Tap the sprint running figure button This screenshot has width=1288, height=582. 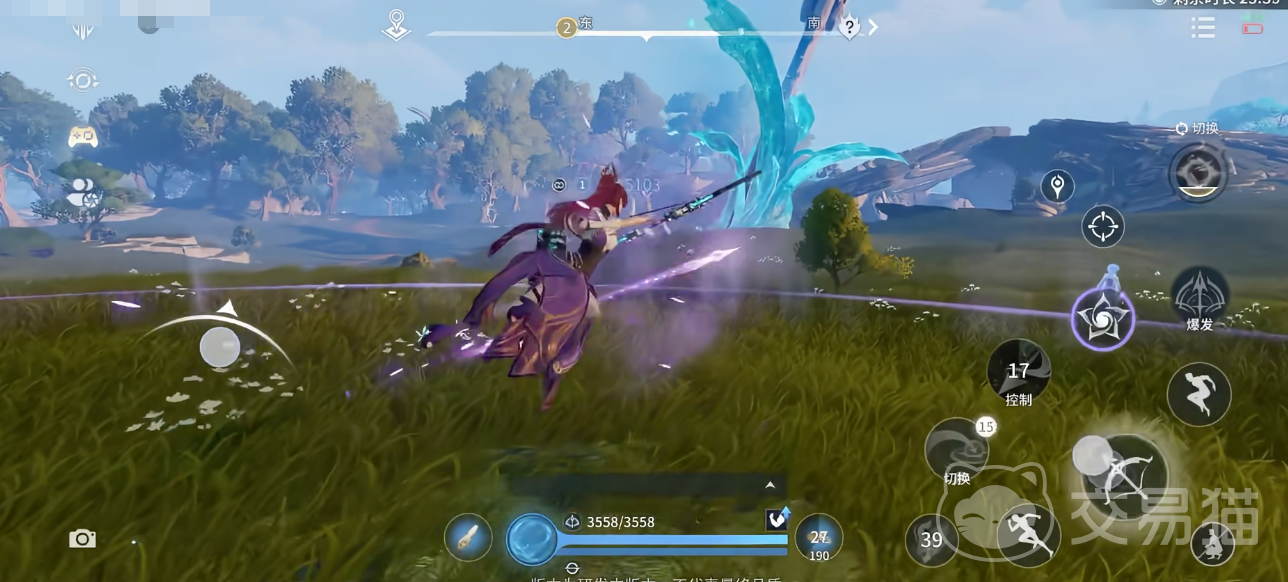(1027, 534)
